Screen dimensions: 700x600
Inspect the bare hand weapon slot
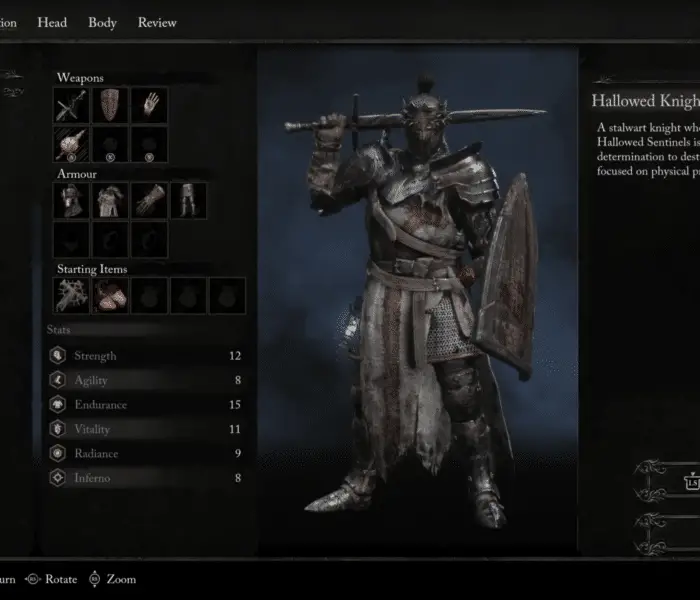150,105
